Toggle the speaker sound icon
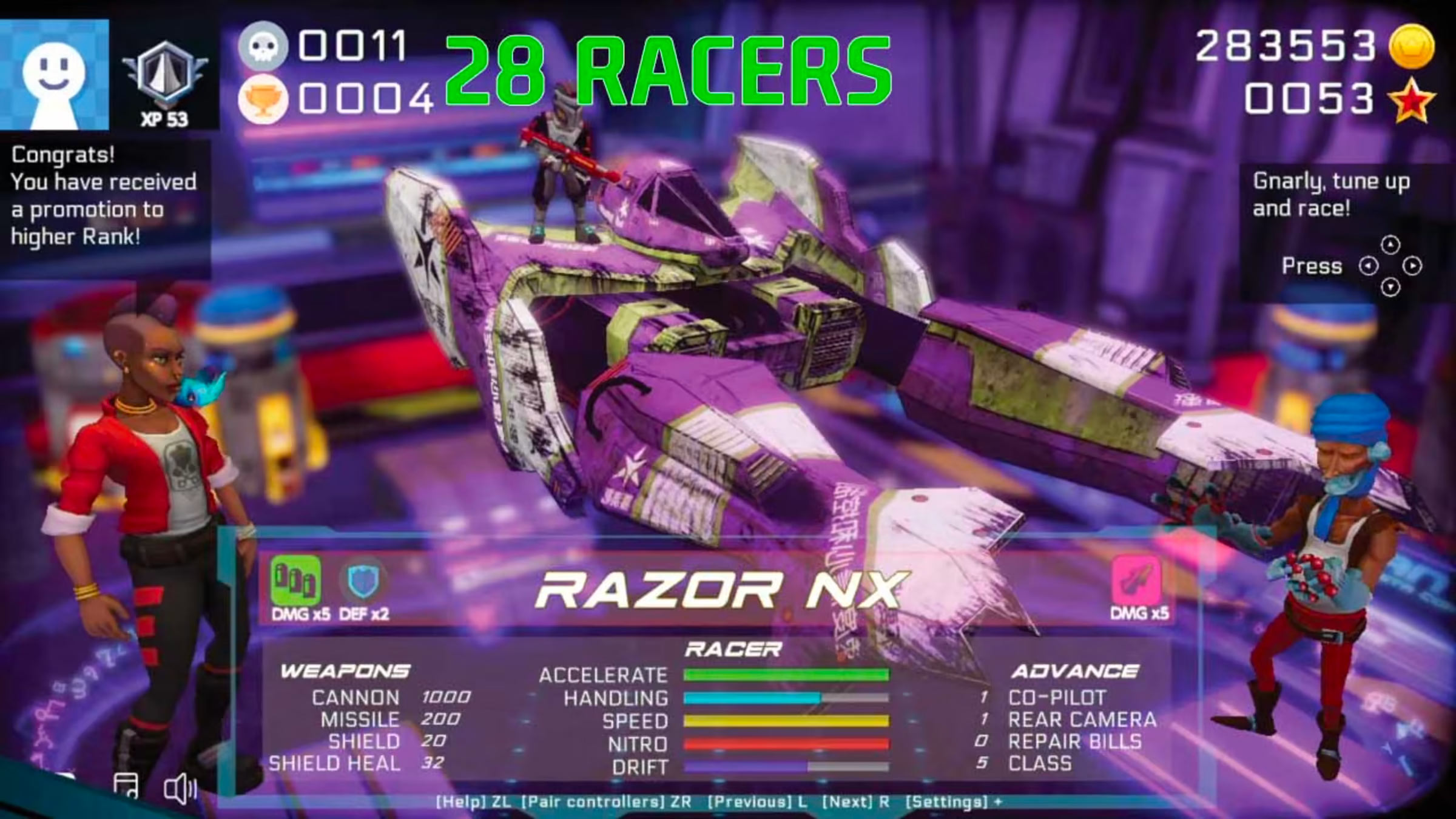The image size is (1456, 819). [x=180, y=789]
